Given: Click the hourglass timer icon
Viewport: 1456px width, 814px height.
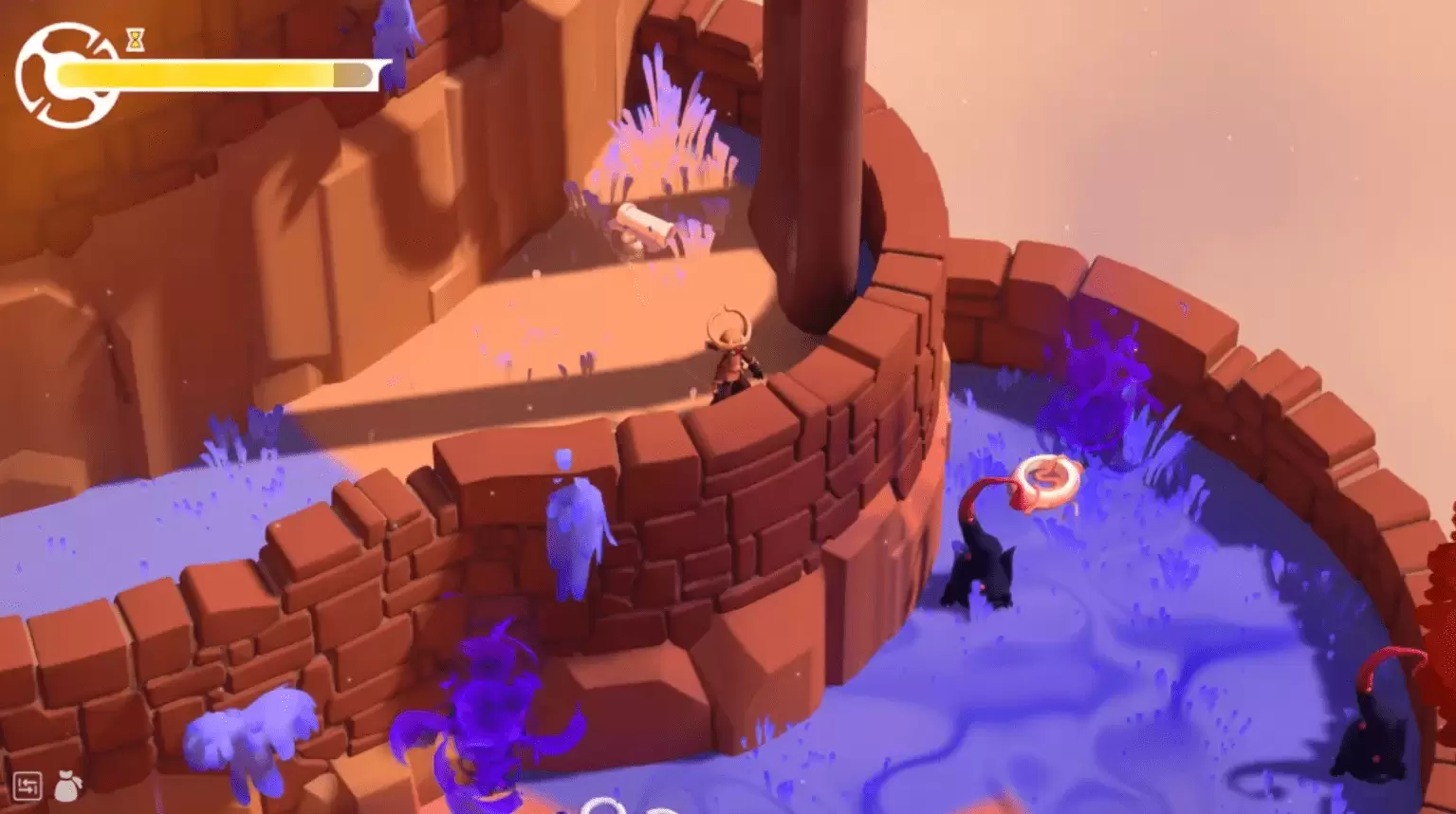Looking at the screenshot, I should [135, 42].
